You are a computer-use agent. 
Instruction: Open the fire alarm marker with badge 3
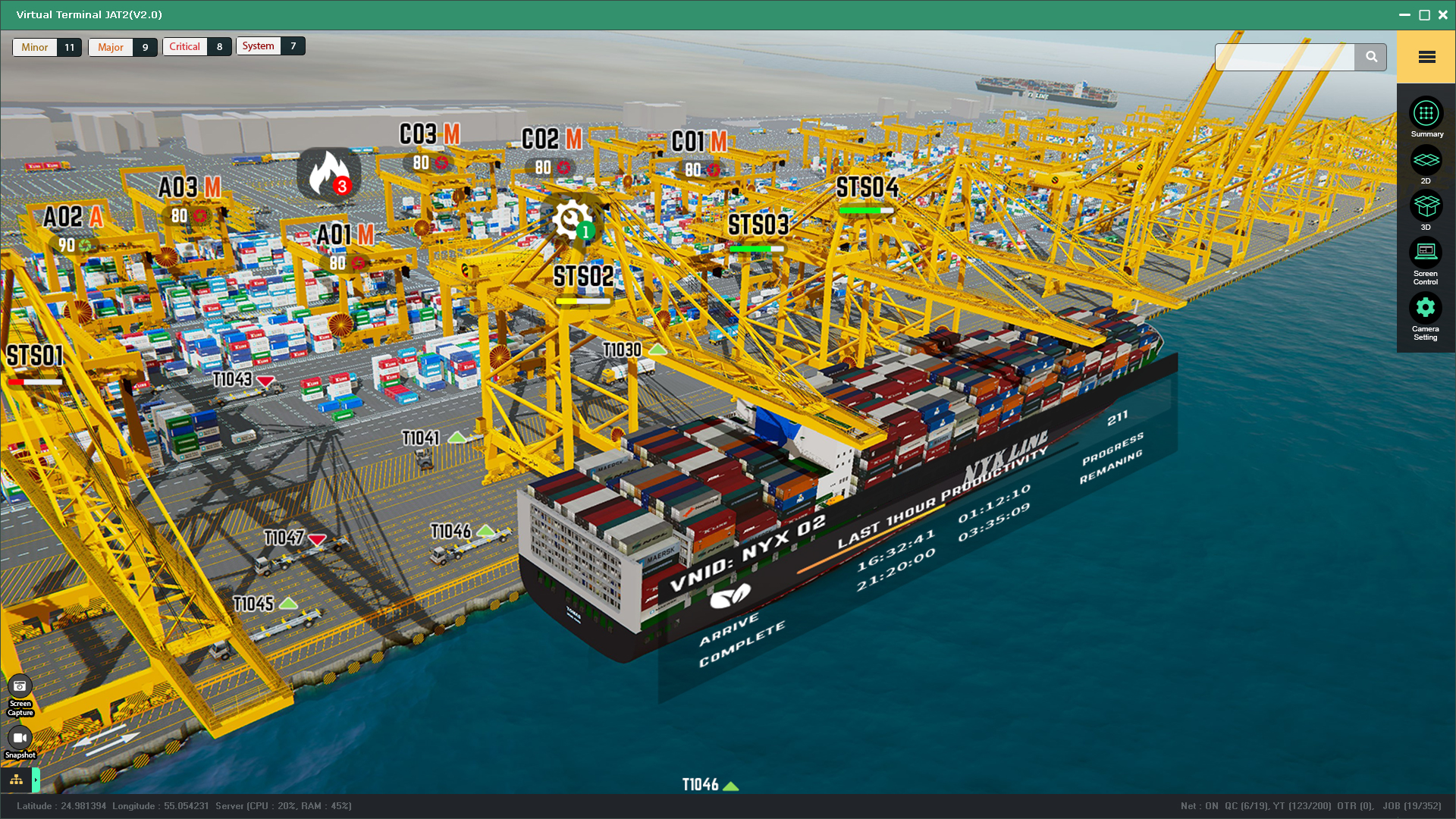[328, 173]
